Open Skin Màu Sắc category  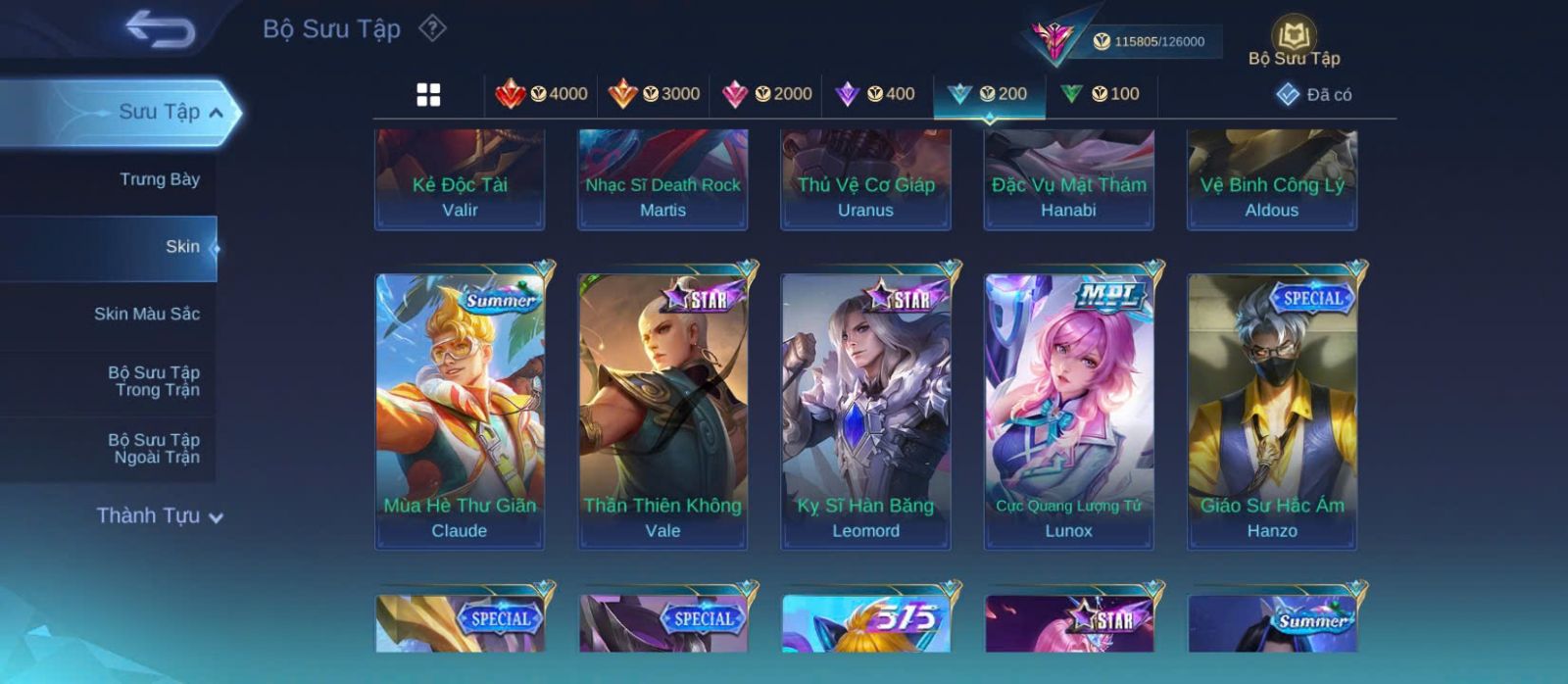[x=147, y=314]
